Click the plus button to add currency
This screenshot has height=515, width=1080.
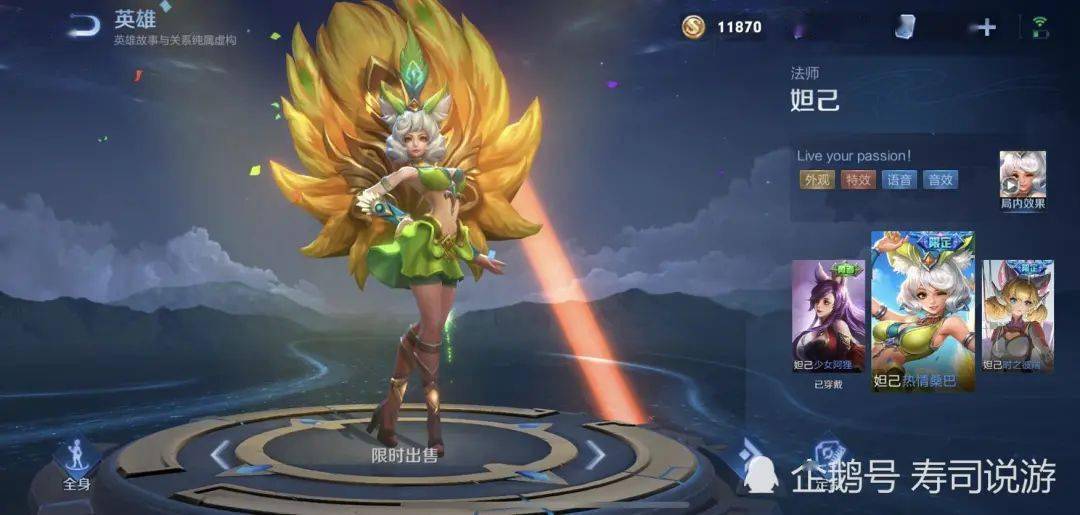click(x=987, y=27)
